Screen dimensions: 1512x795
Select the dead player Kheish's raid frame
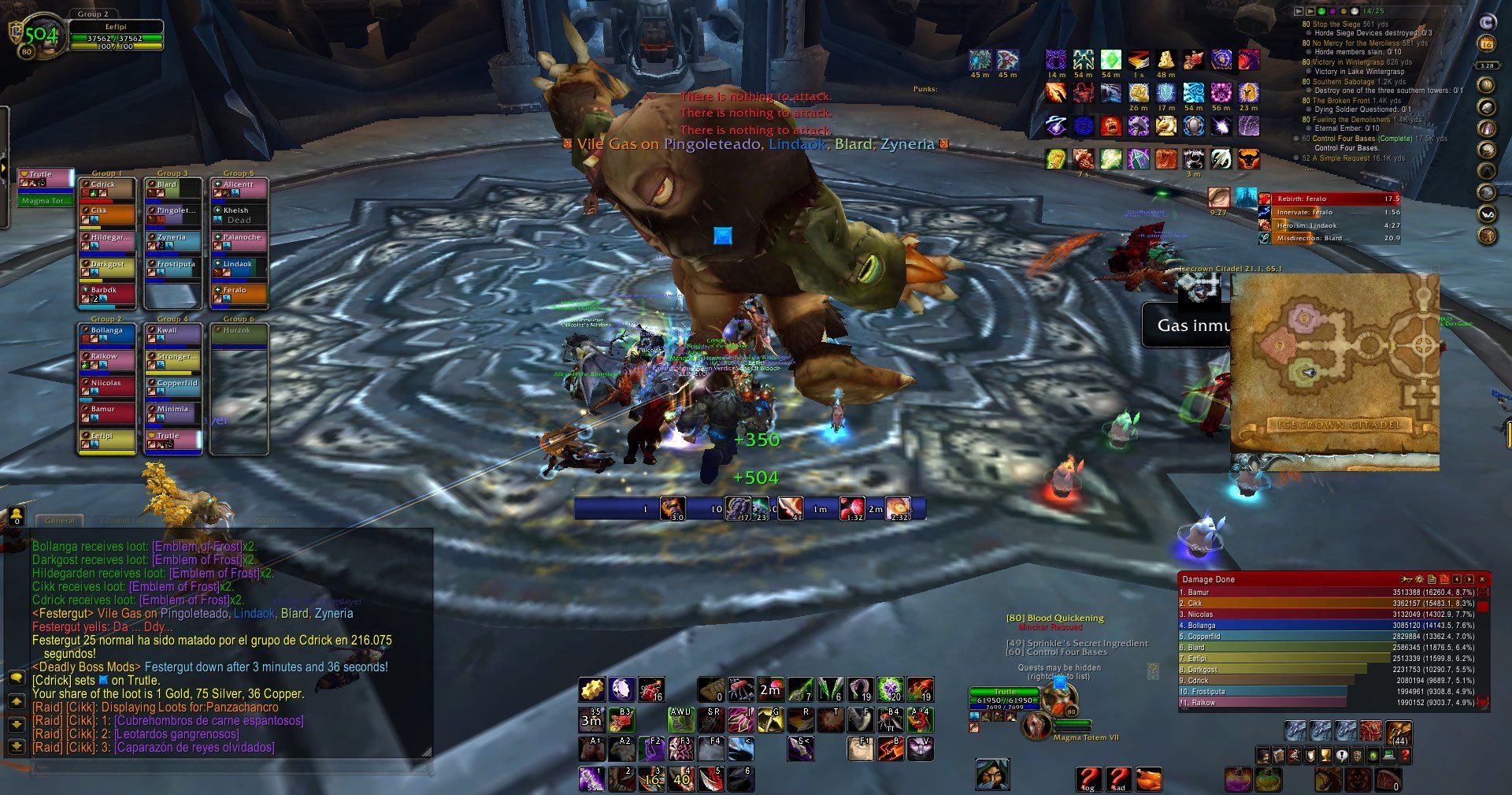239,215
